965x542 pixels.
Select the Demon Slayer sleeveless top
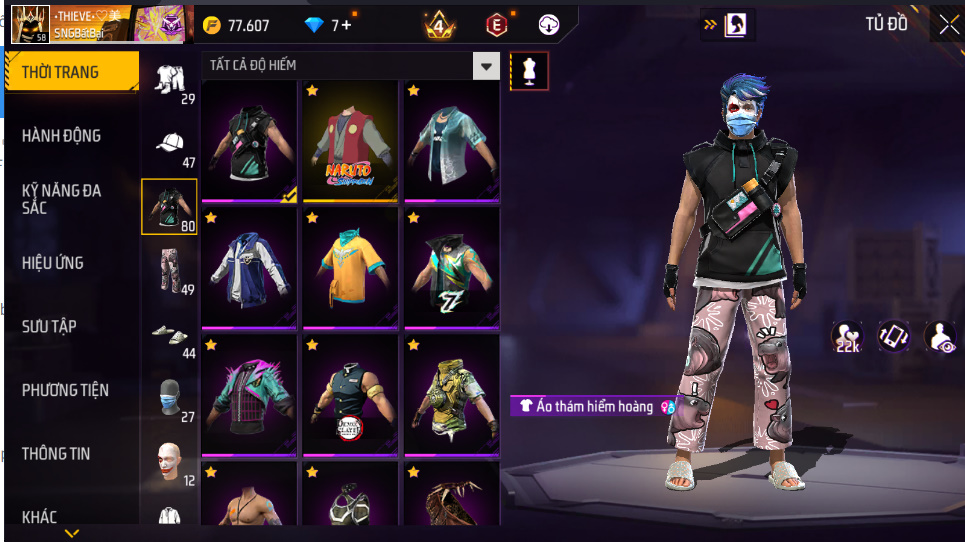350,394
